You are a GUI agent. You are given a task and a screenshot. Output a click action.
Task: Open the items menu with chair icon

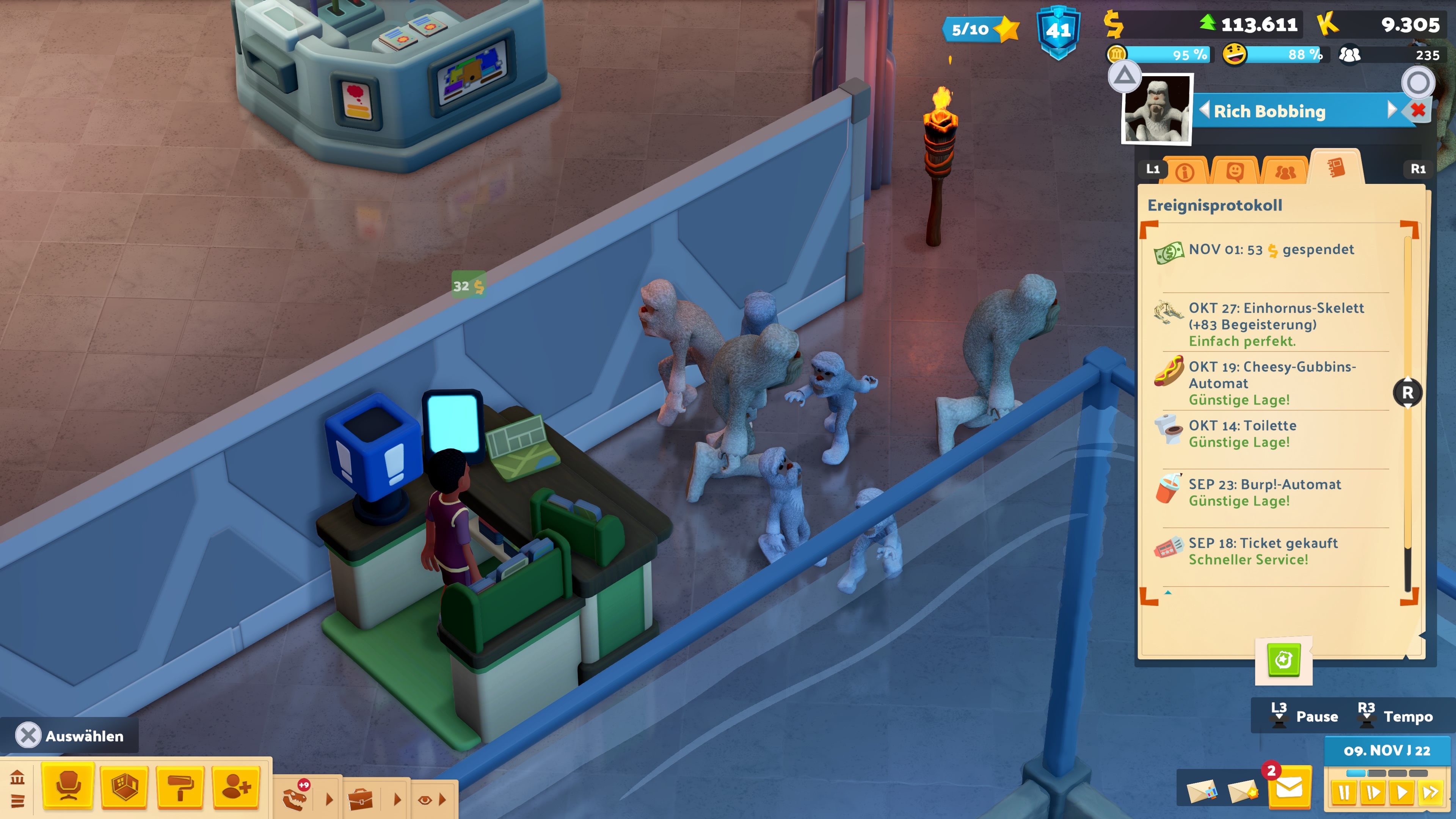tap(68, 787)
